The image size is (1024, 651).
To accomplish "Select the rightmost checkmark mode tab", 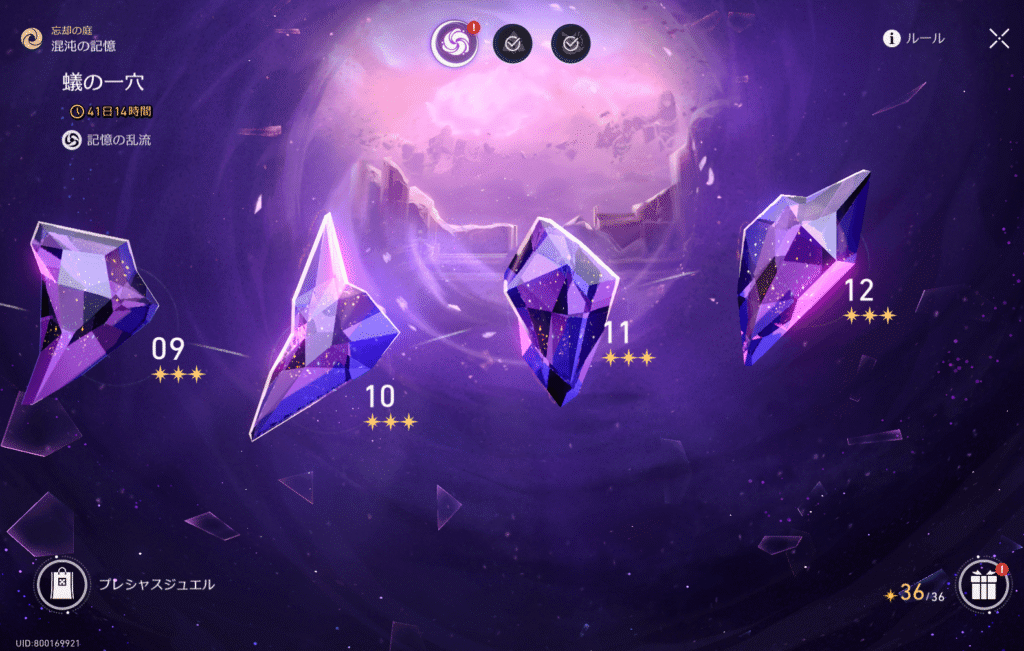I will click(x=570, y=43).
